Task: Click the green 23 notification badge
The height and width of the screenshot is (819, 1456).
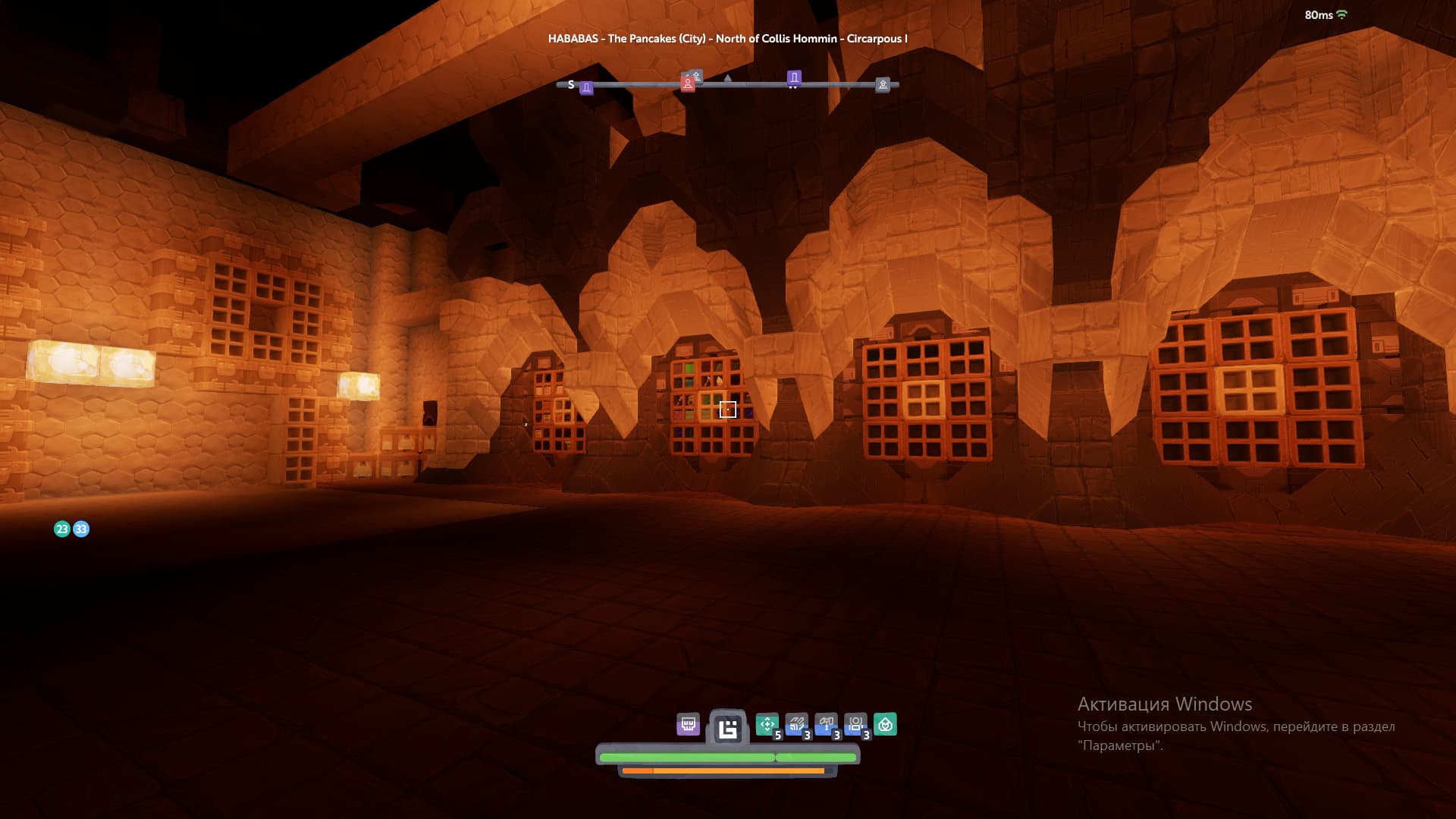Action: (x=62, y=529)
